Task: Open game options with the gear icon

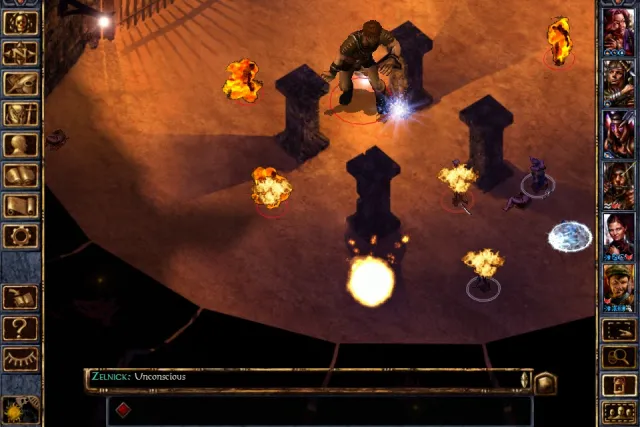Action: pos(20,236)
